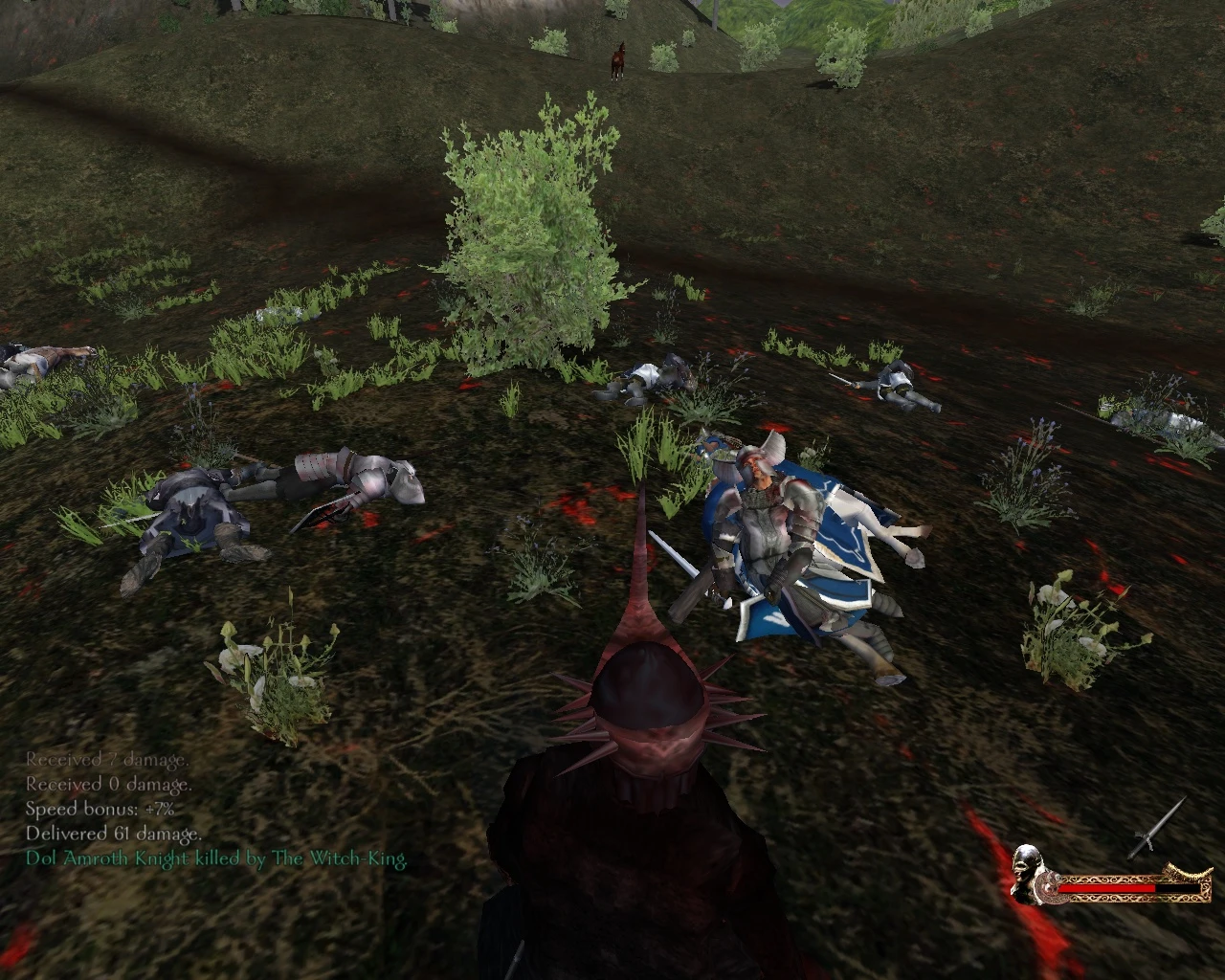
Task: Toggle the 'Received 0 damage' log entry
Action: click(x=108, y=782)
